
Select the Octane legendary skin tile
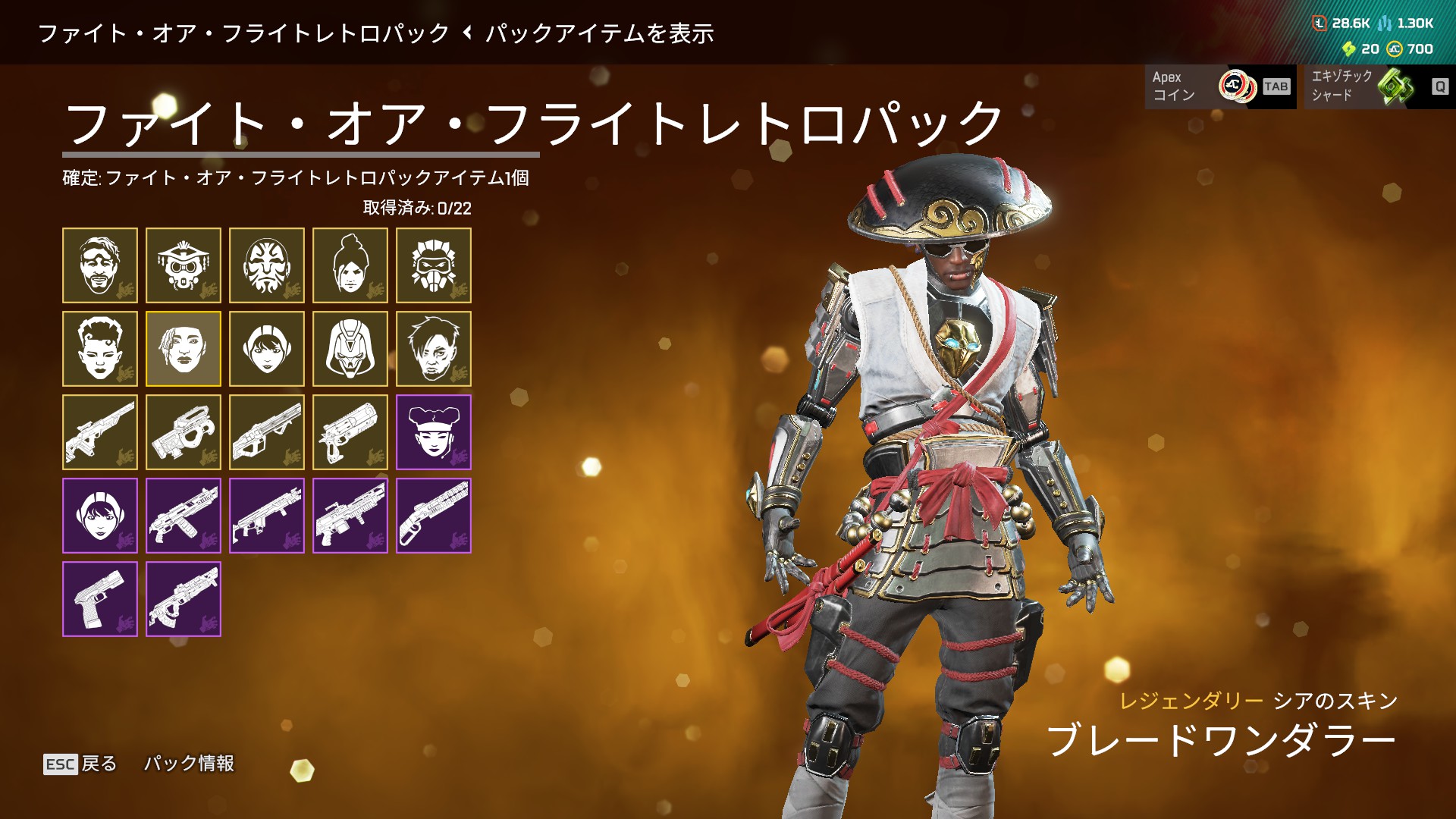434,265
